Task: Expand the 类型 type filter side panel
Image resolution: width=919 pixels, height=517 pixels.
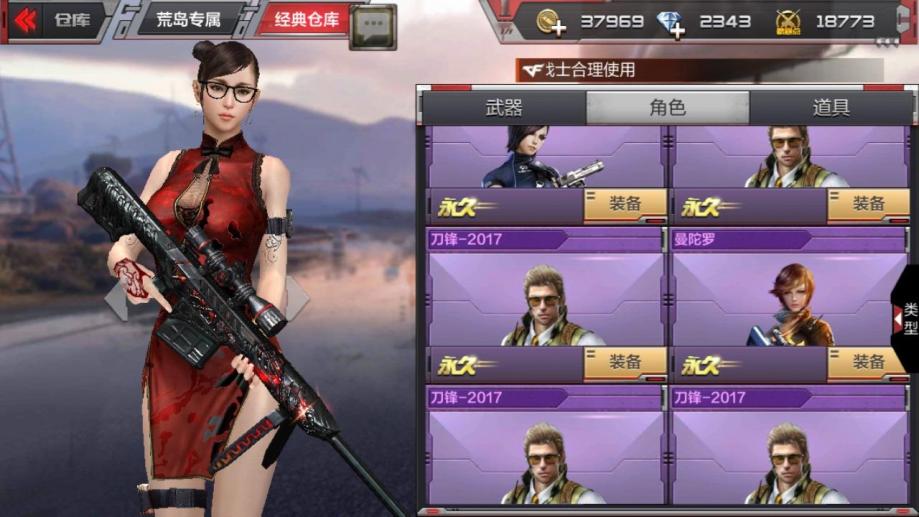Action: pos(907,320)
